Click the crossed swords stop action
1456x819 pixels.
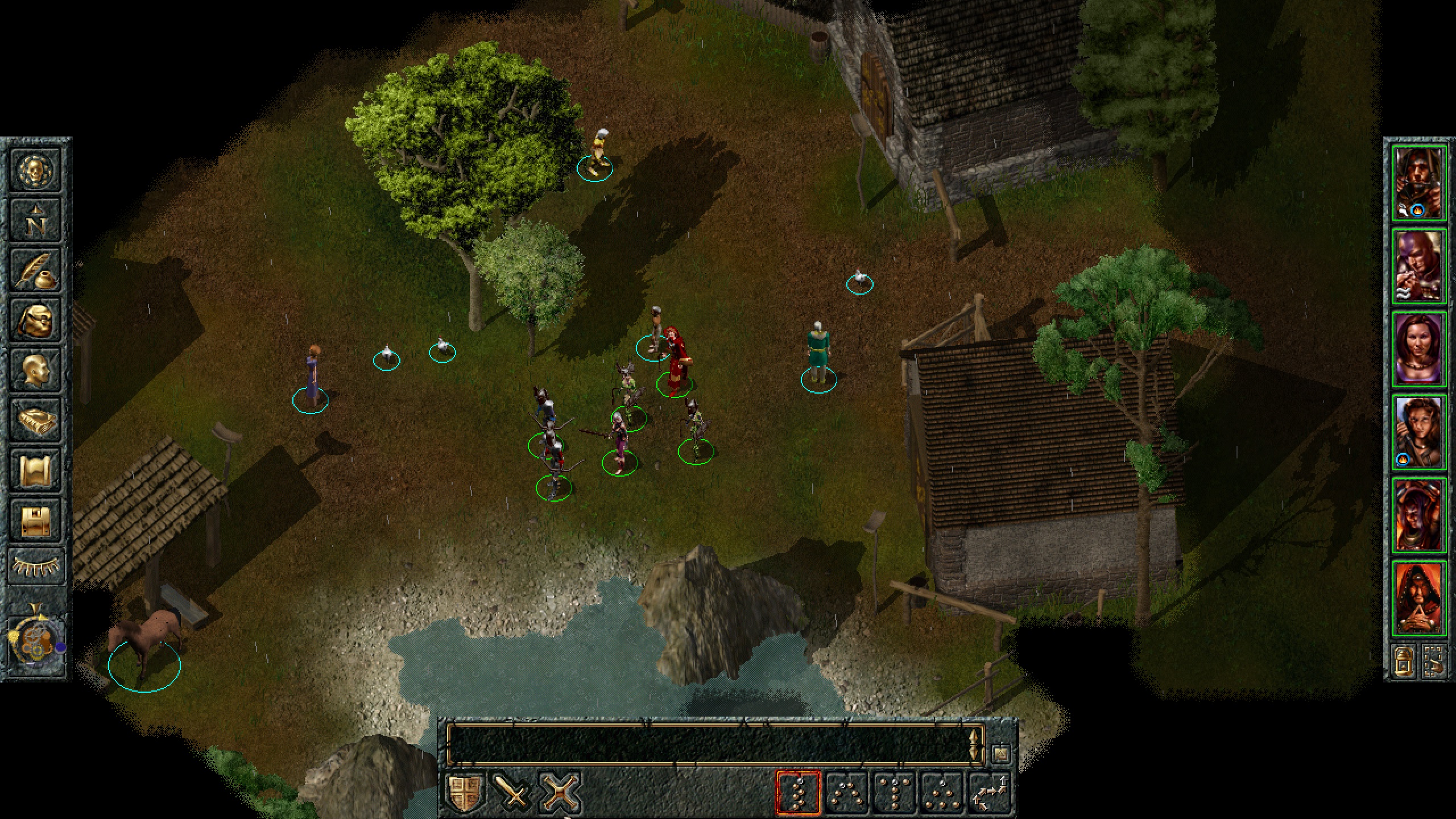tap(560, 792)
